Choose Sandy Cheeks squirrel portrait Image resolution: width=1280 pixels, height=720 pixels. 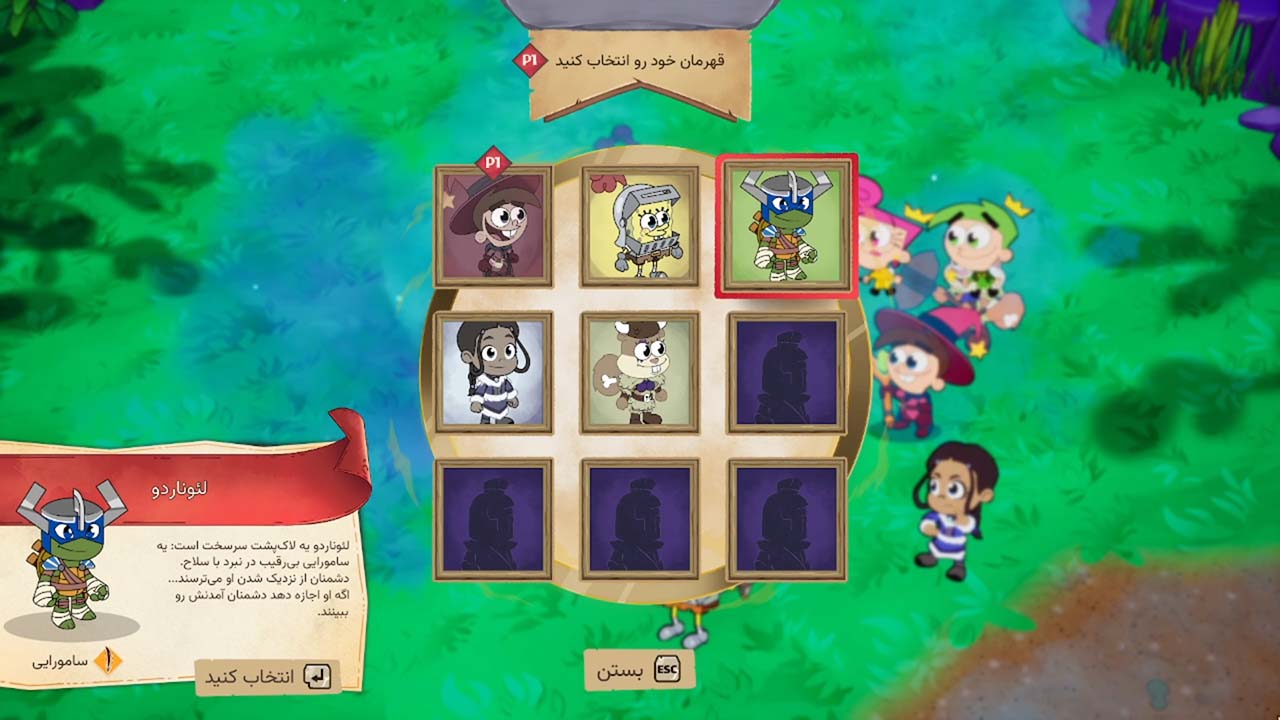point(640,372)
